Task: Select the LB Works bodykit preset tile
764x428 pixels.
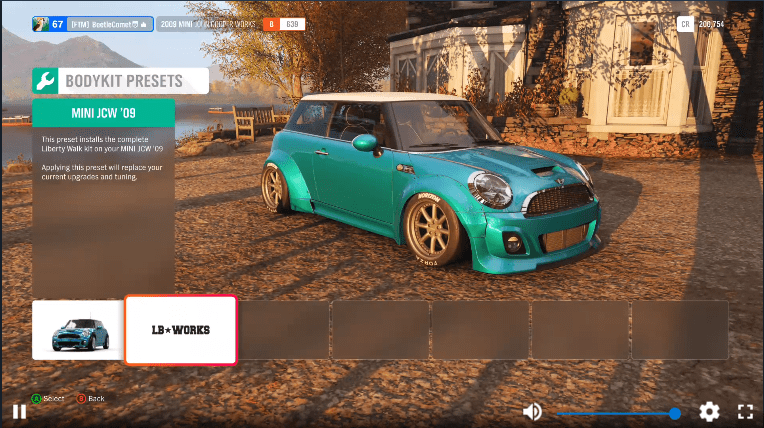Action: (x=180, y=329)
